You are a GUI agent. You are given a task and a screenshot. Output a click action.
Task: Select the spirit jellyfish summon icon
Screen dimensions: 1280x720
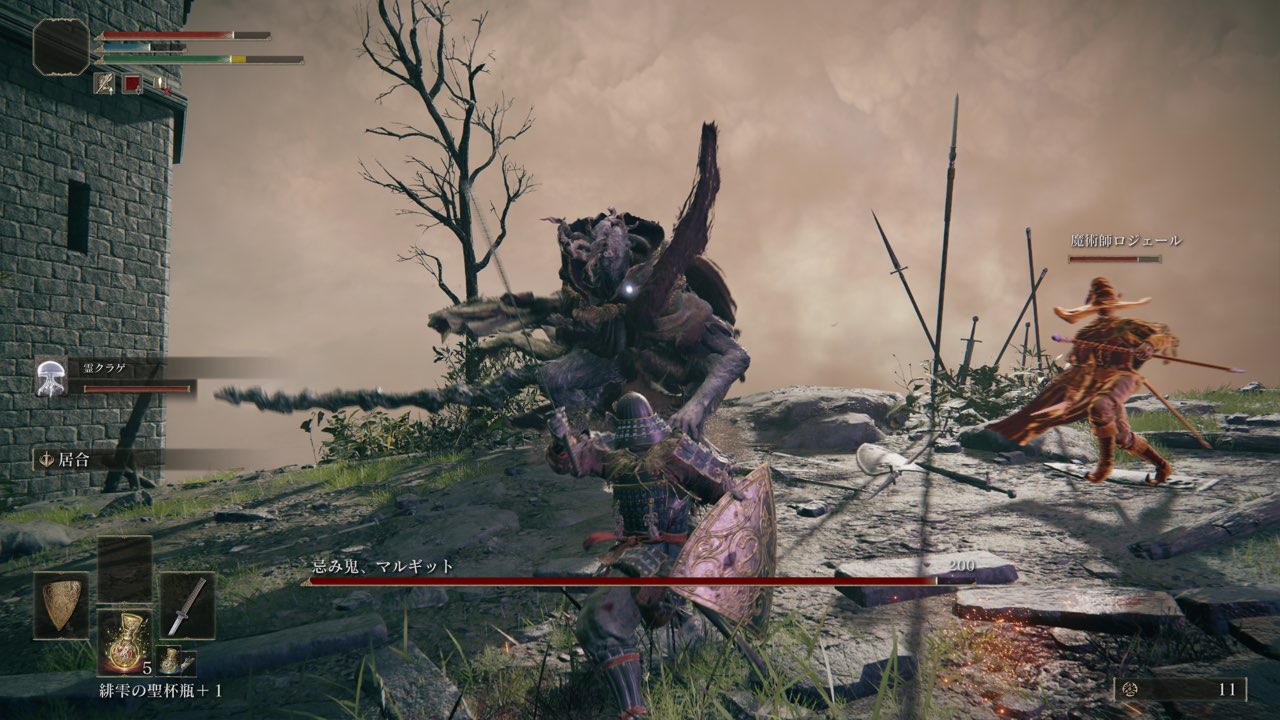(51, 378)
